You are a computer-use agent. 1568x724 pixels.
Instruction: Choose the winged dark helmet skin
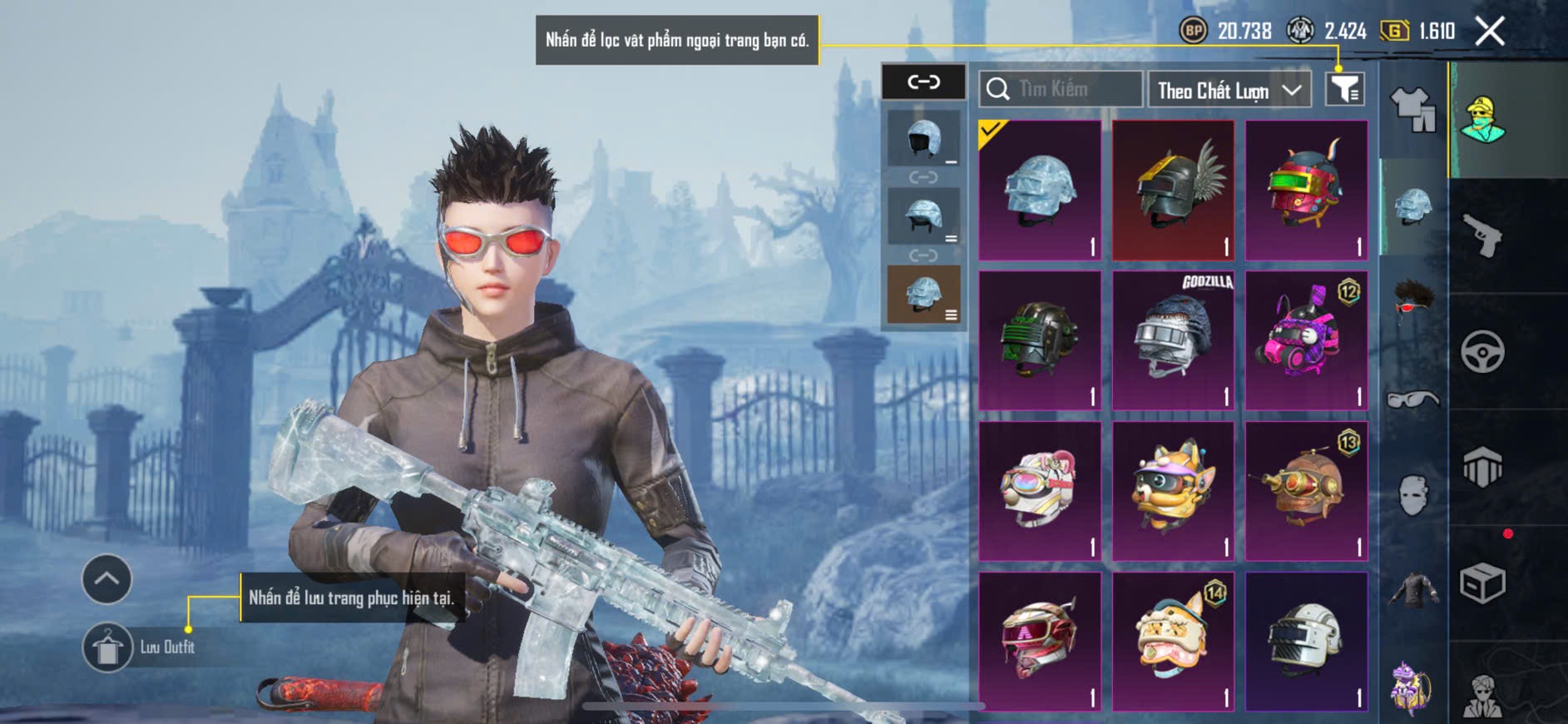click(x=1173, y=191)
